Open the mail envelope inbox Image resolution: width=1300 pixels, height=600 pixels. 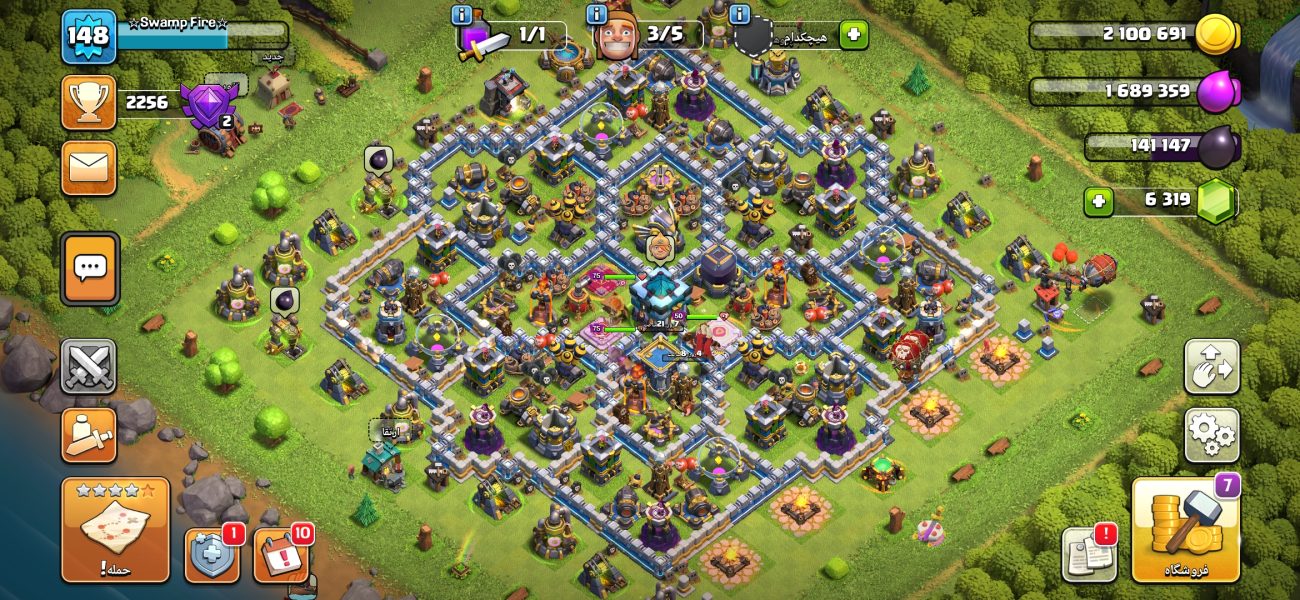point(89,168)
